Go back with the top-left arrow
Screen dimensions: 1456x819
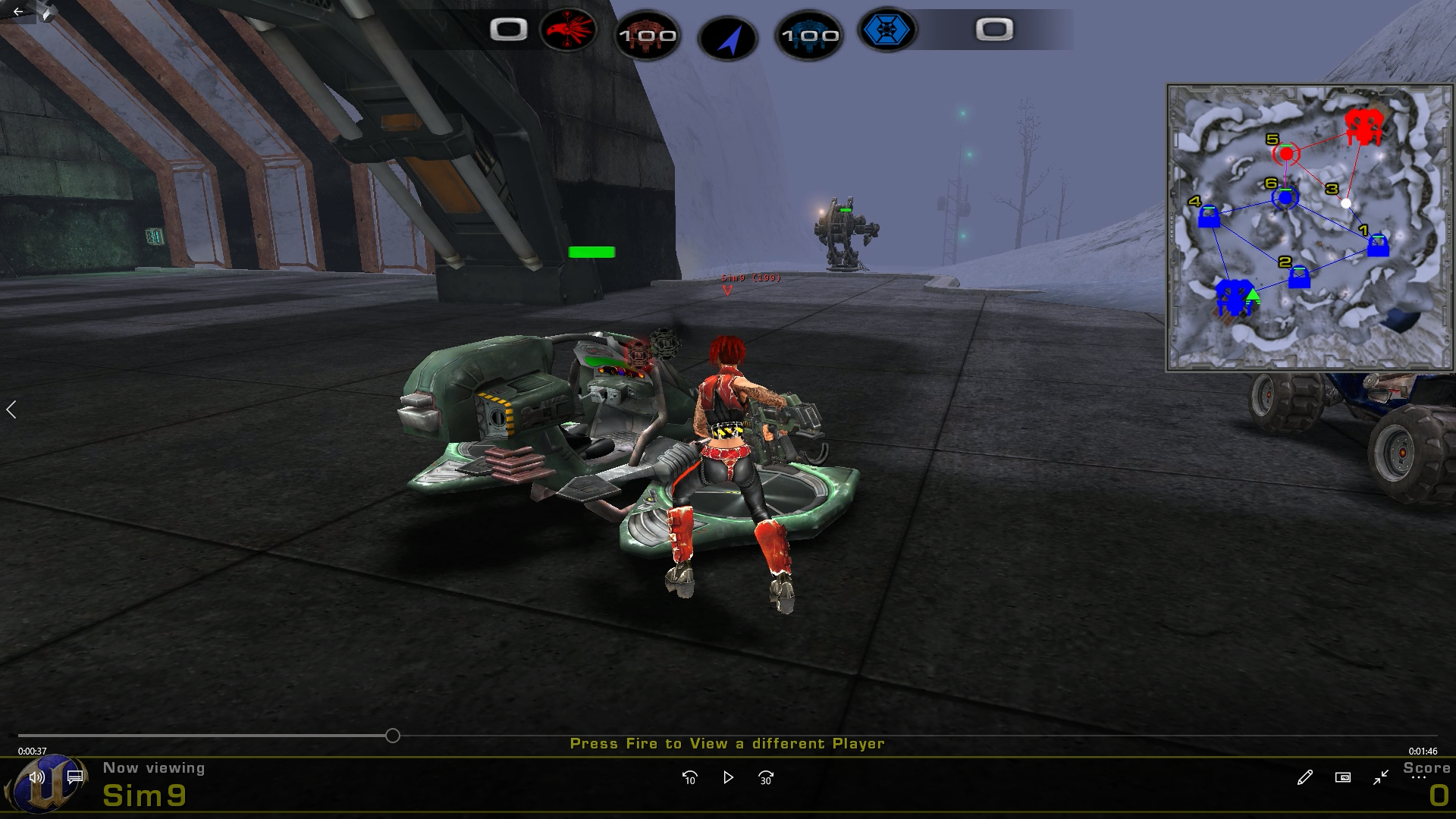pyautogui.click(x=18, y=12)
